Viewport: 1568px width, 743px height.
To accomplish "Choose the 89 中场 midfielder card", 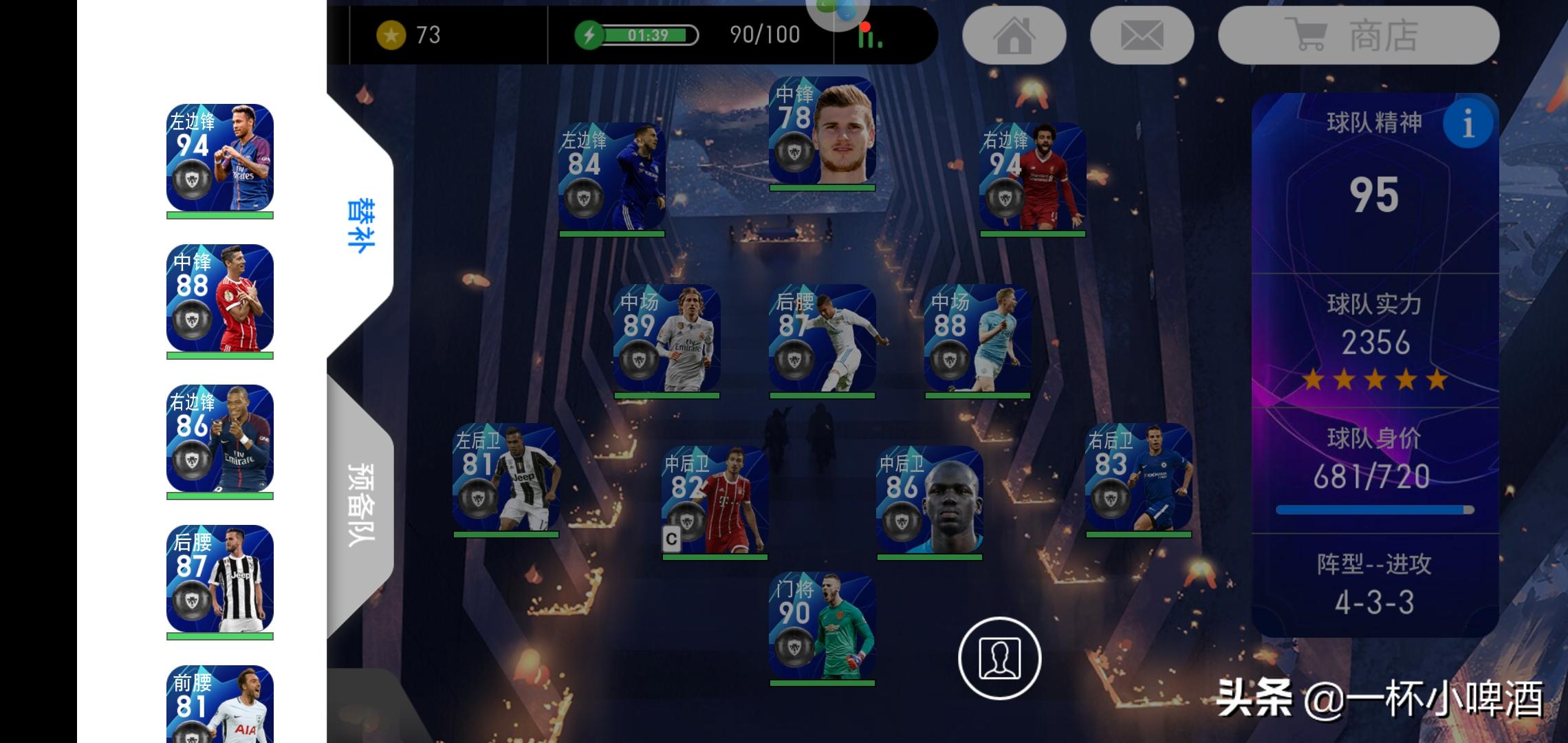I will [666, 338].
